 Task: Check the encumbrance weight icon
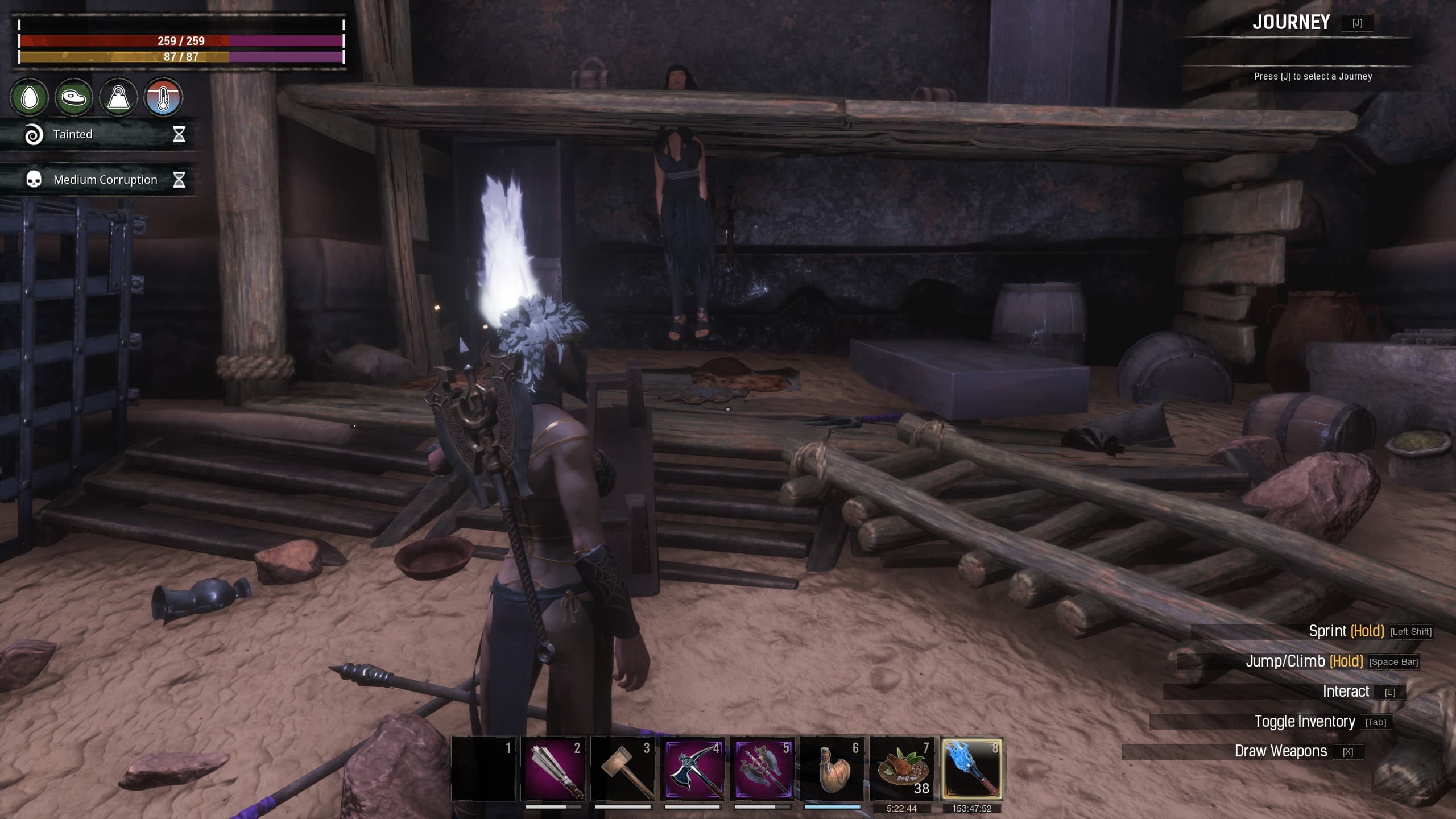118,98
